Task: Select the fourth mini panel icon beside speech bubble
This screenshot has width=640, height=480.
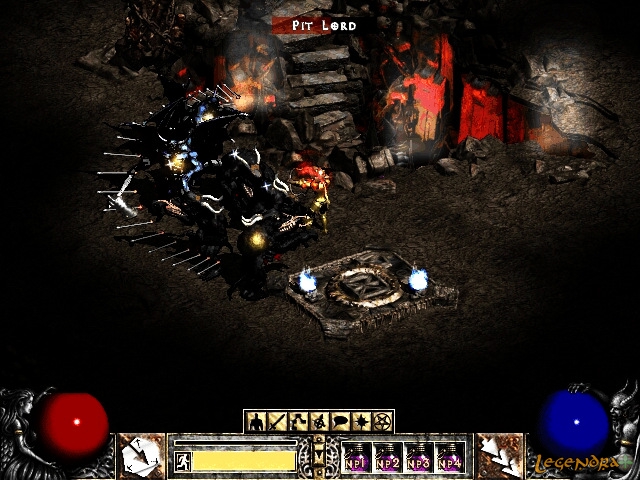Action: 320,421
